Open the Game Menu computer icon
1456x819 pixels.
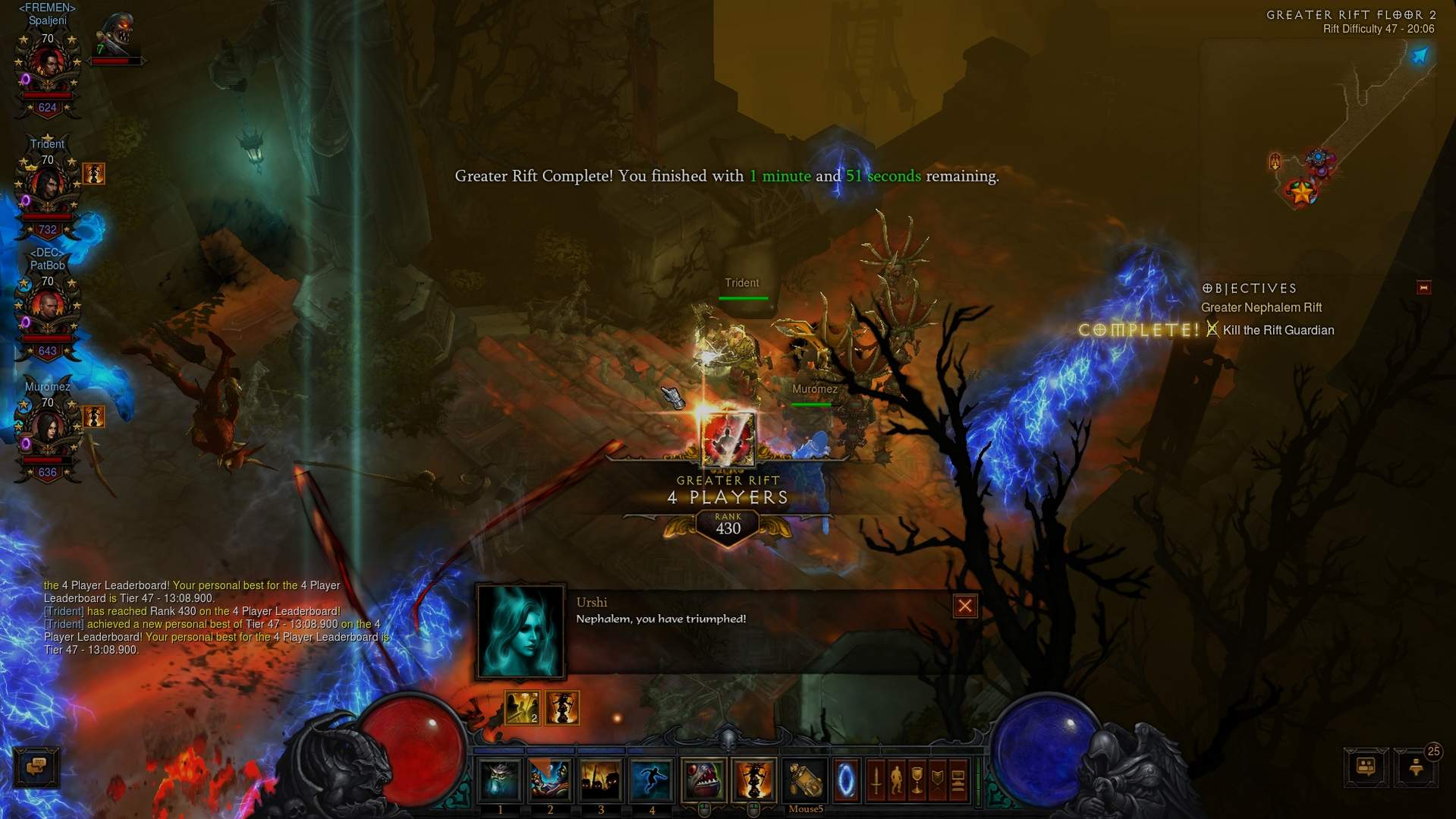[958, 780]
